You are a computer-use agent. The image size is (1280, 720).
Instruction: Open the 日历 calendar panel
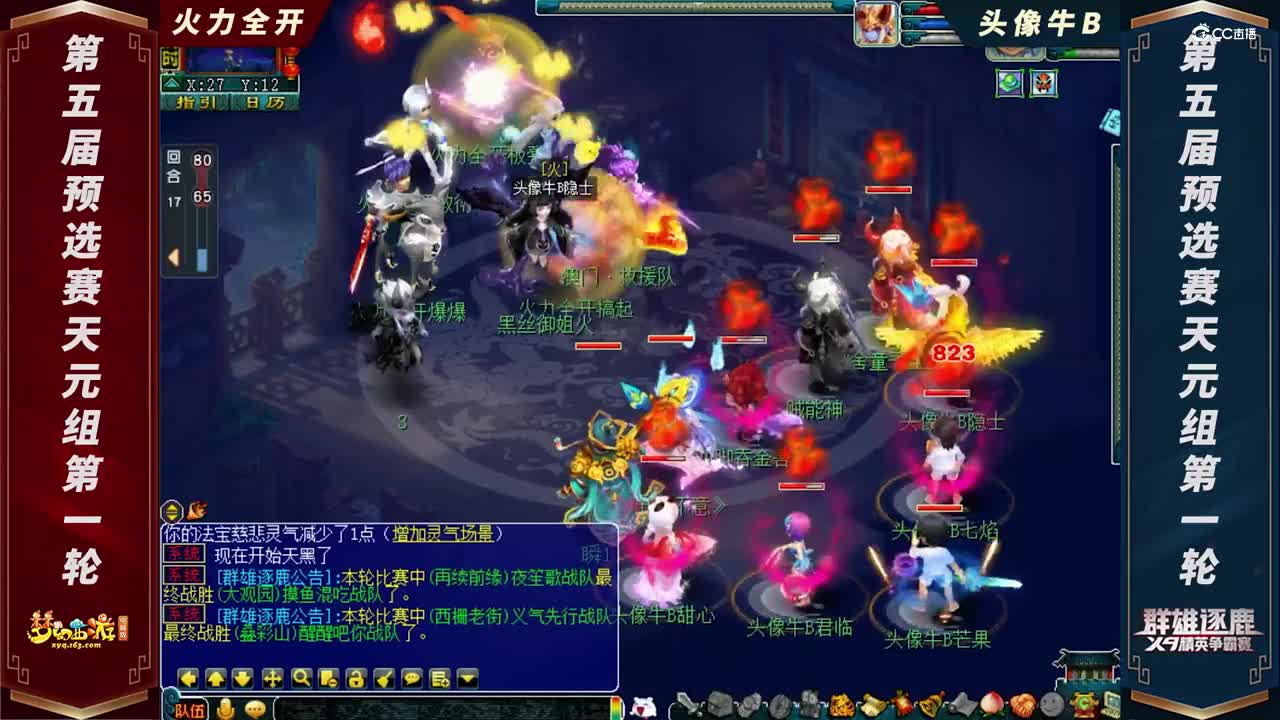pyautogui.click(x=265, y=102)
